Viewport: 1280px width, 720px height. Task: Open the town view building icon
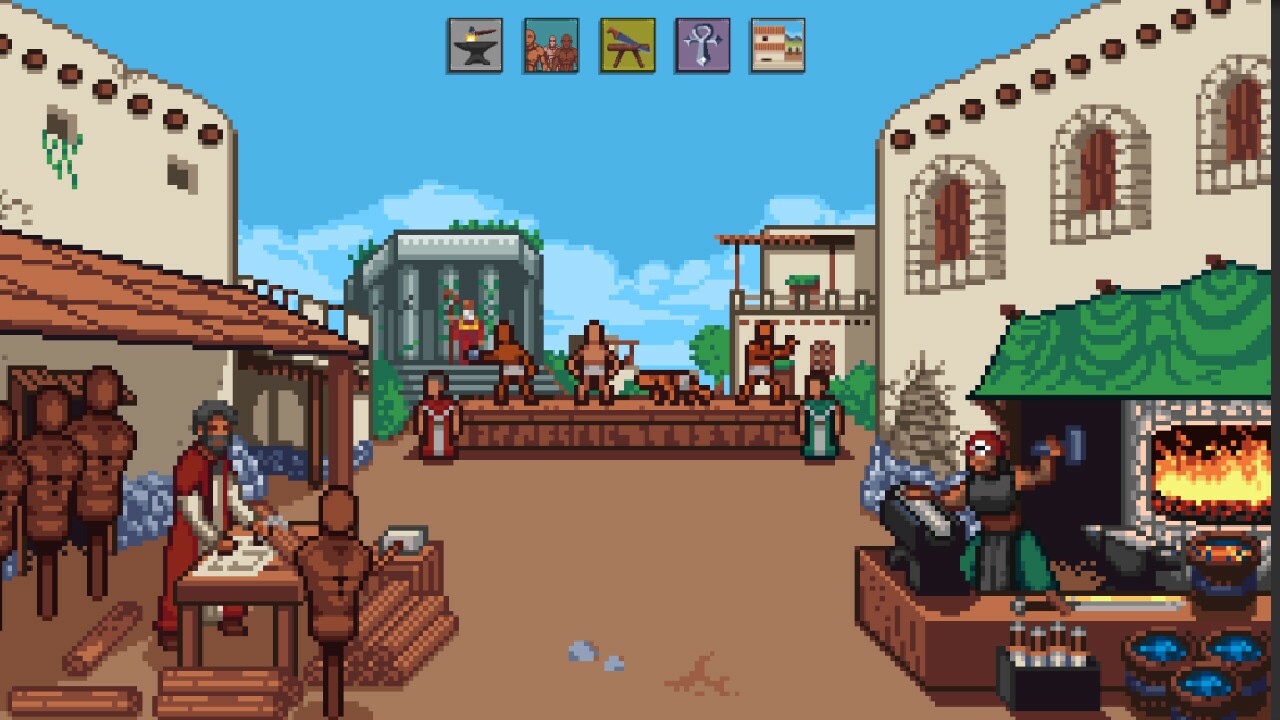777,44
